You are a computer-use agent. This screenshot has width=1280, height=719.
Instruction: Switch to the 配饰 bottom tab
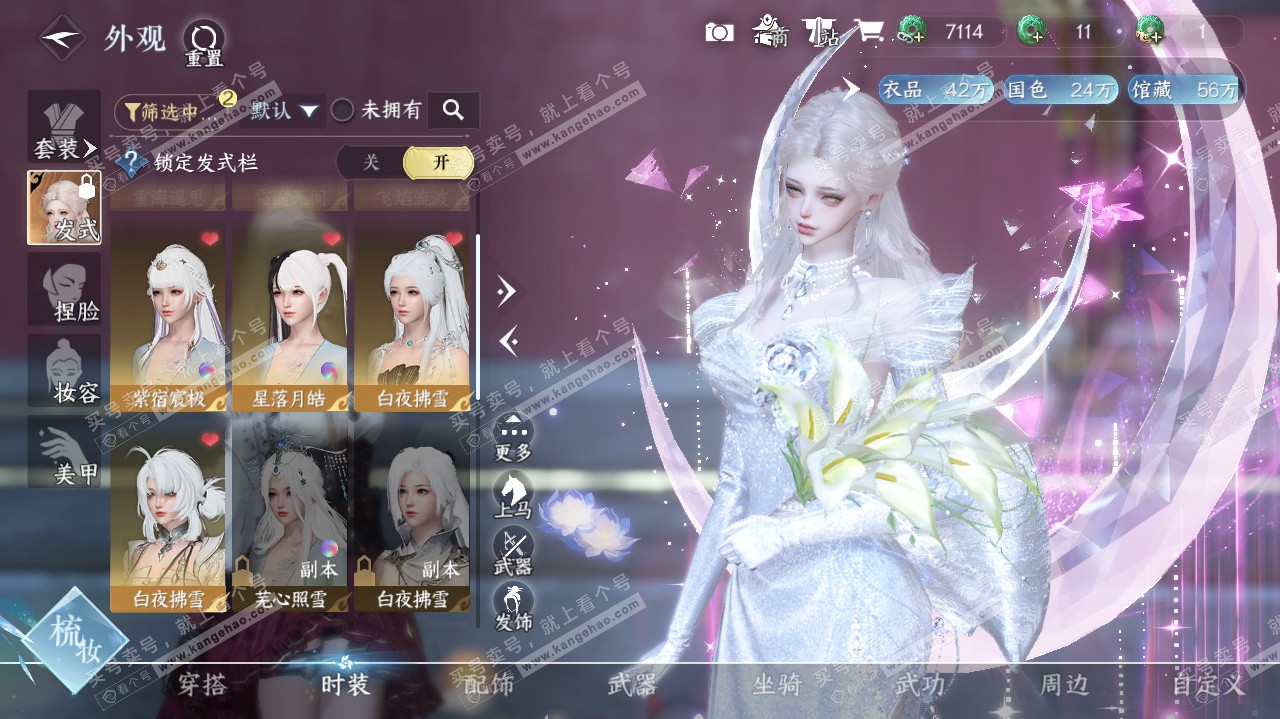point(489,685)
